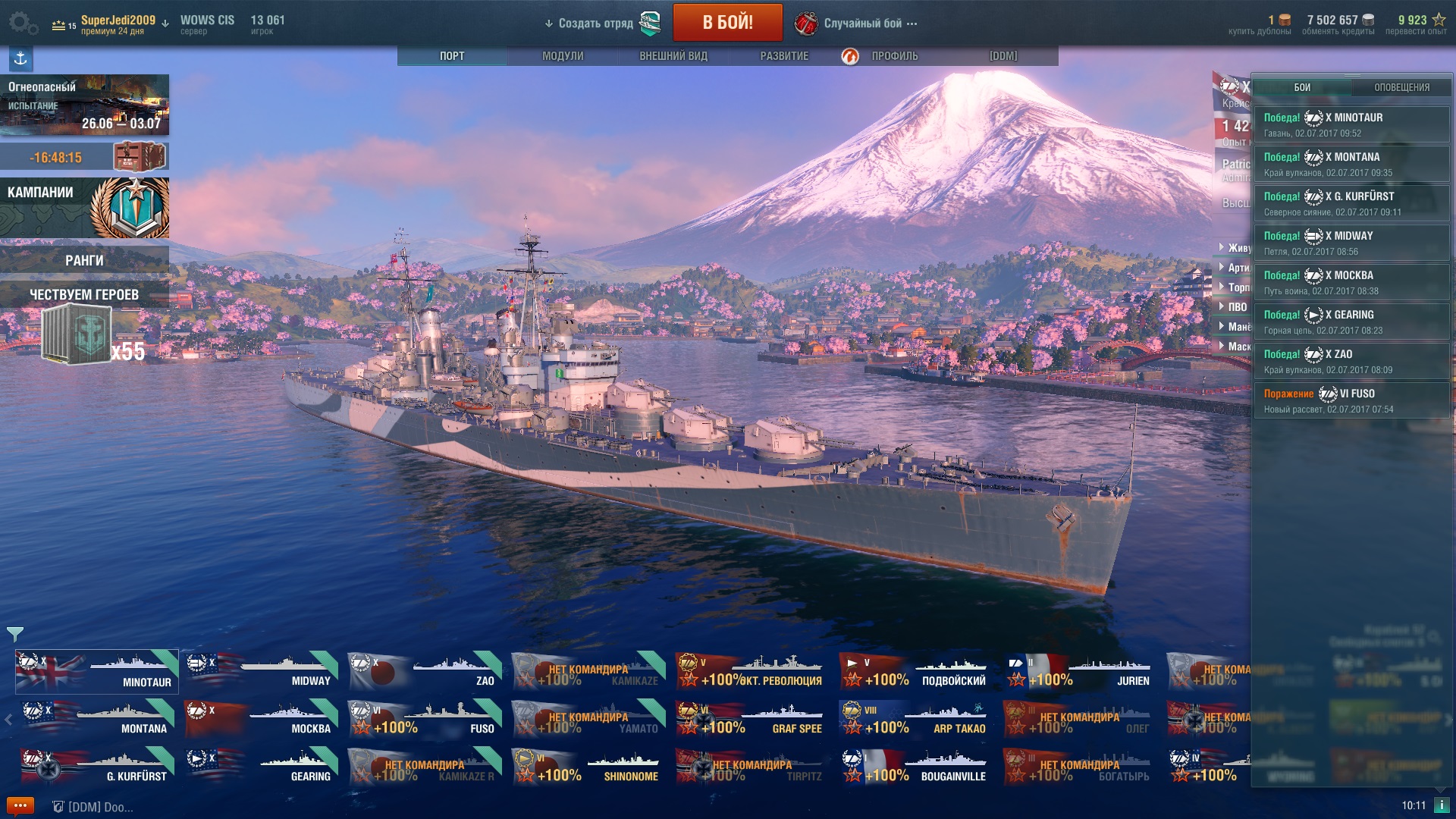Viewport: 1456px width, 819px height.
Task: Select the G. KURFÜRST battleship card
Action: click(98, 767)
